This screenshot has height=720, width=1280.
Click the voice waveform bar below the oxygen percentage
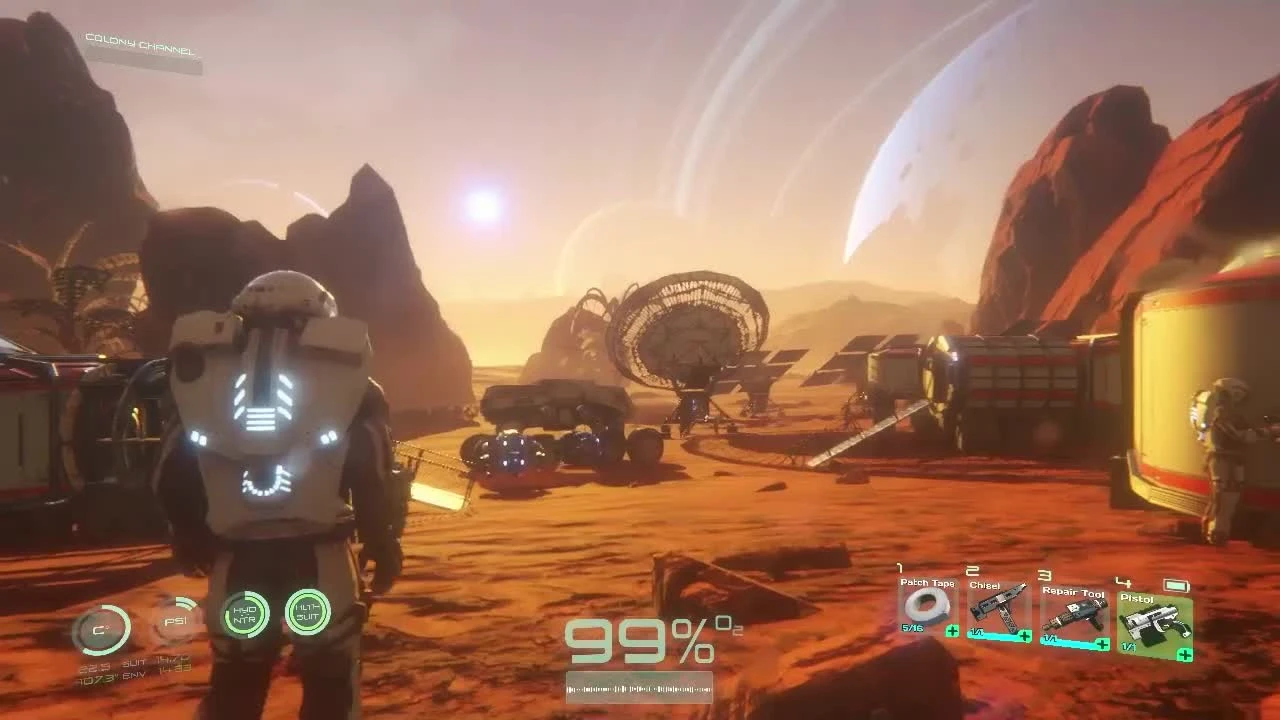(x=638, y=689)
